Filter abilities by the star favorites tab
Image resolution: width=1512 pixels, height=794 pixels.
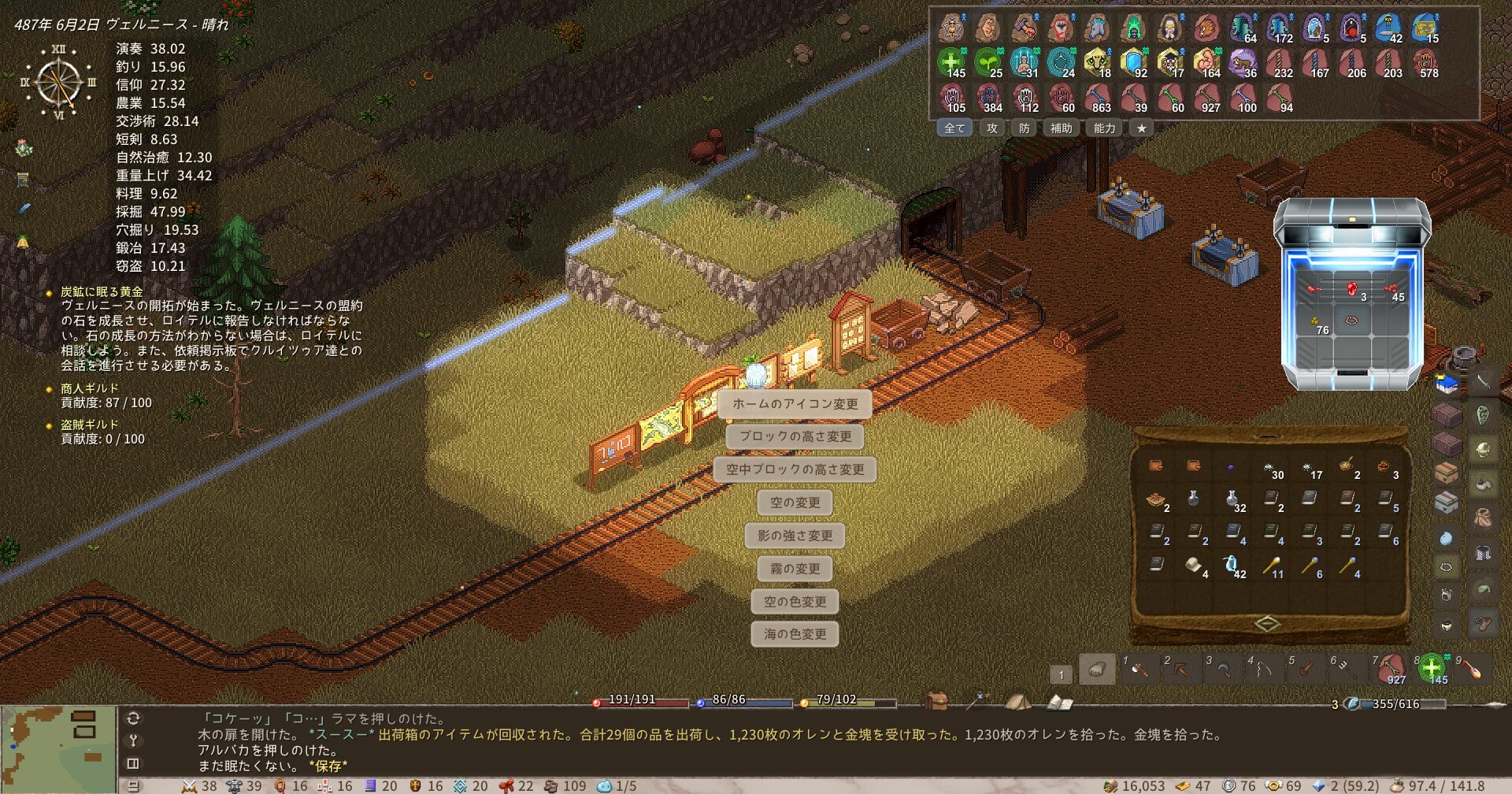[1141, 128]
